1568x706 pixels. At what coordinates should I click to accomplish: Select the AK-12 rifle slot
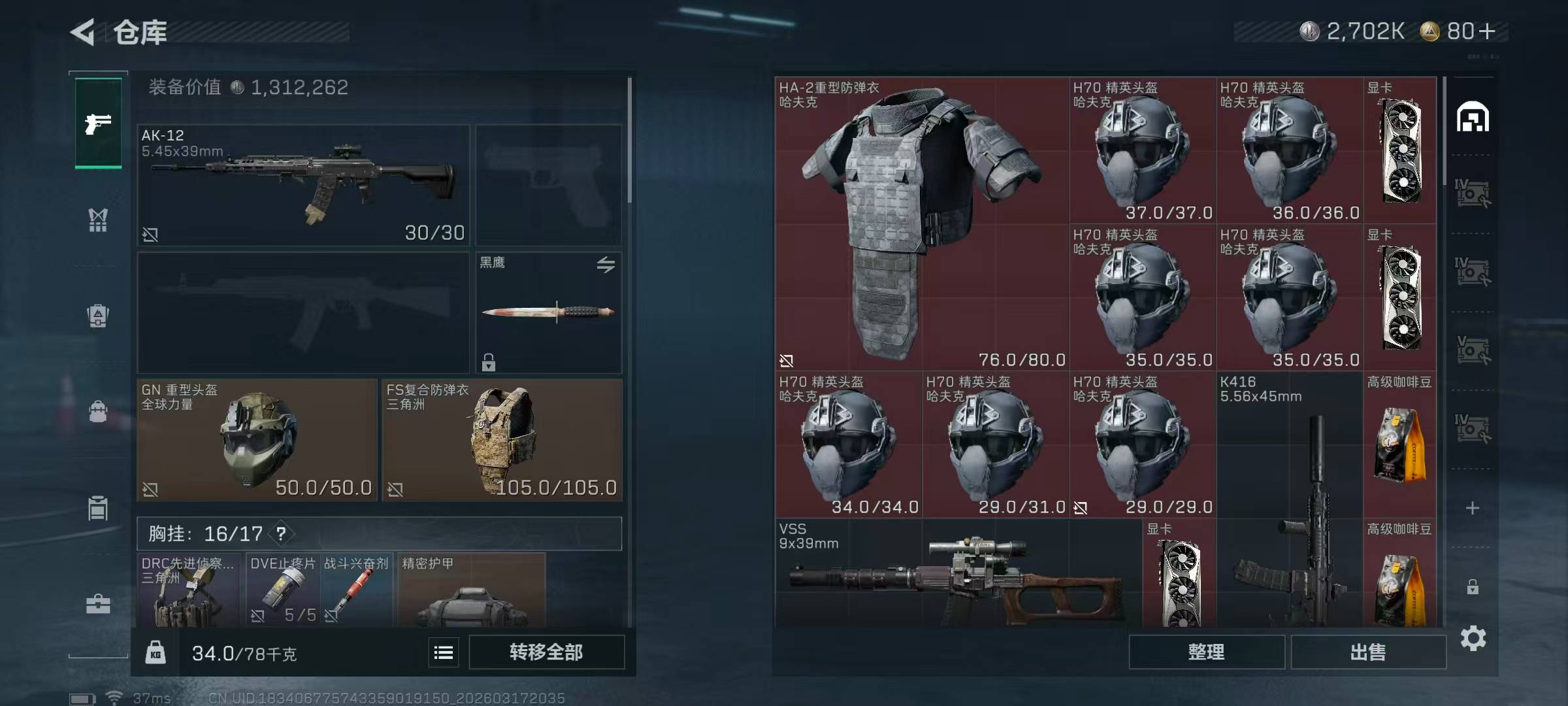[303, 185]
